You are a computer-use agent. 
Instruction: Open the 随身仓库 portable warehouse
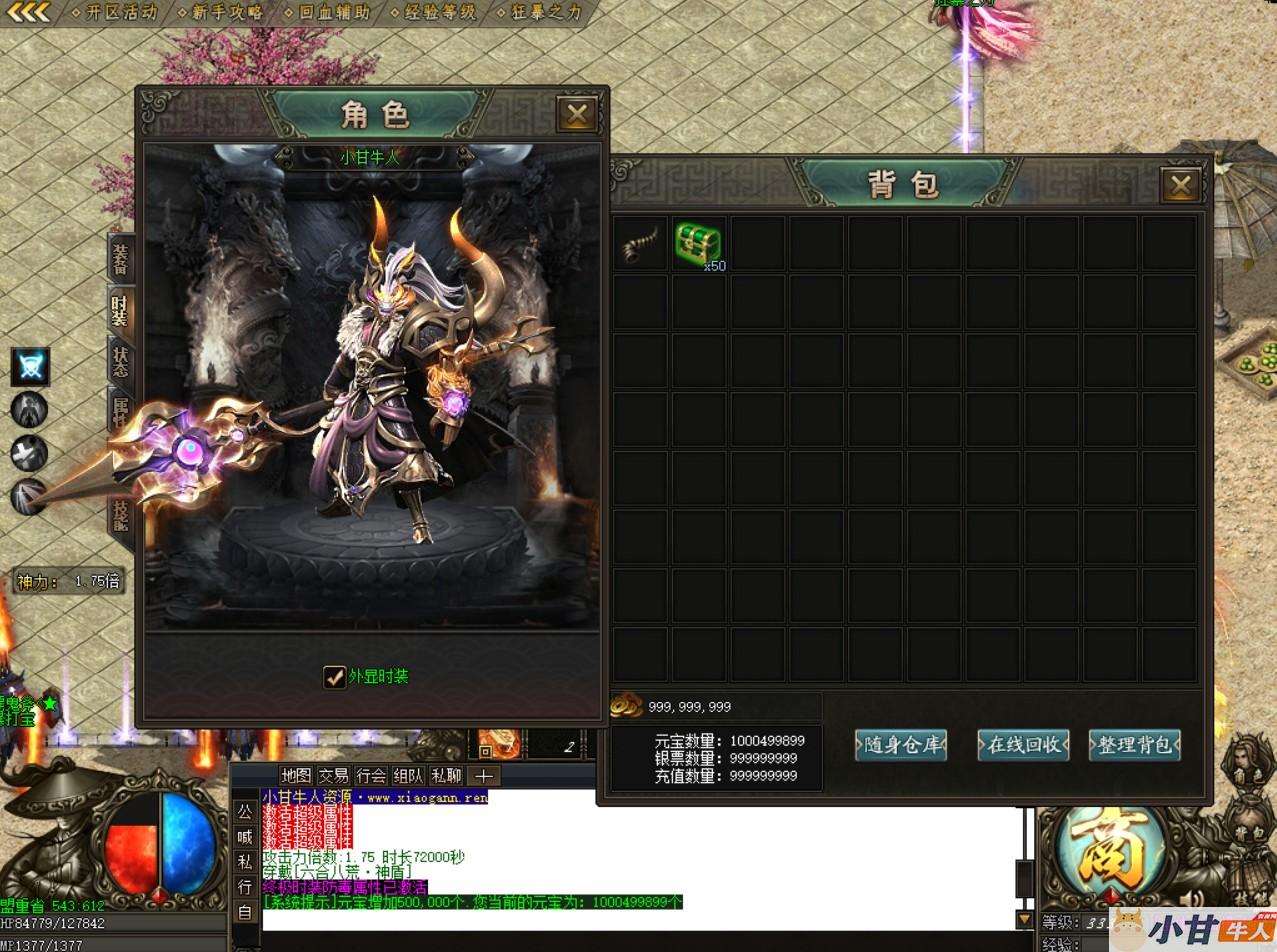901,745
